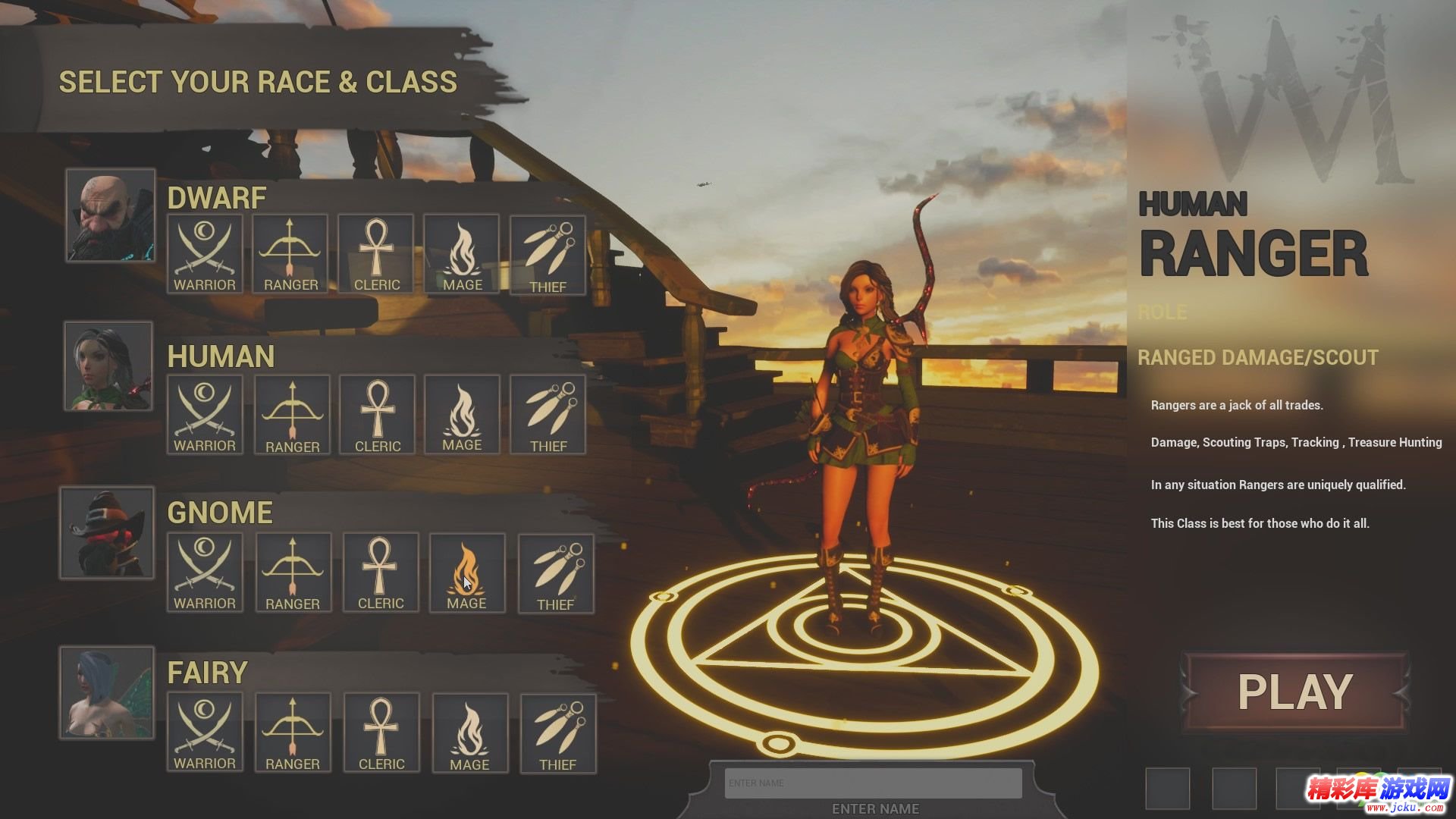Select the Dwarf Thief daggers icon
This screenshot has height=819, width=1456.
548,256
